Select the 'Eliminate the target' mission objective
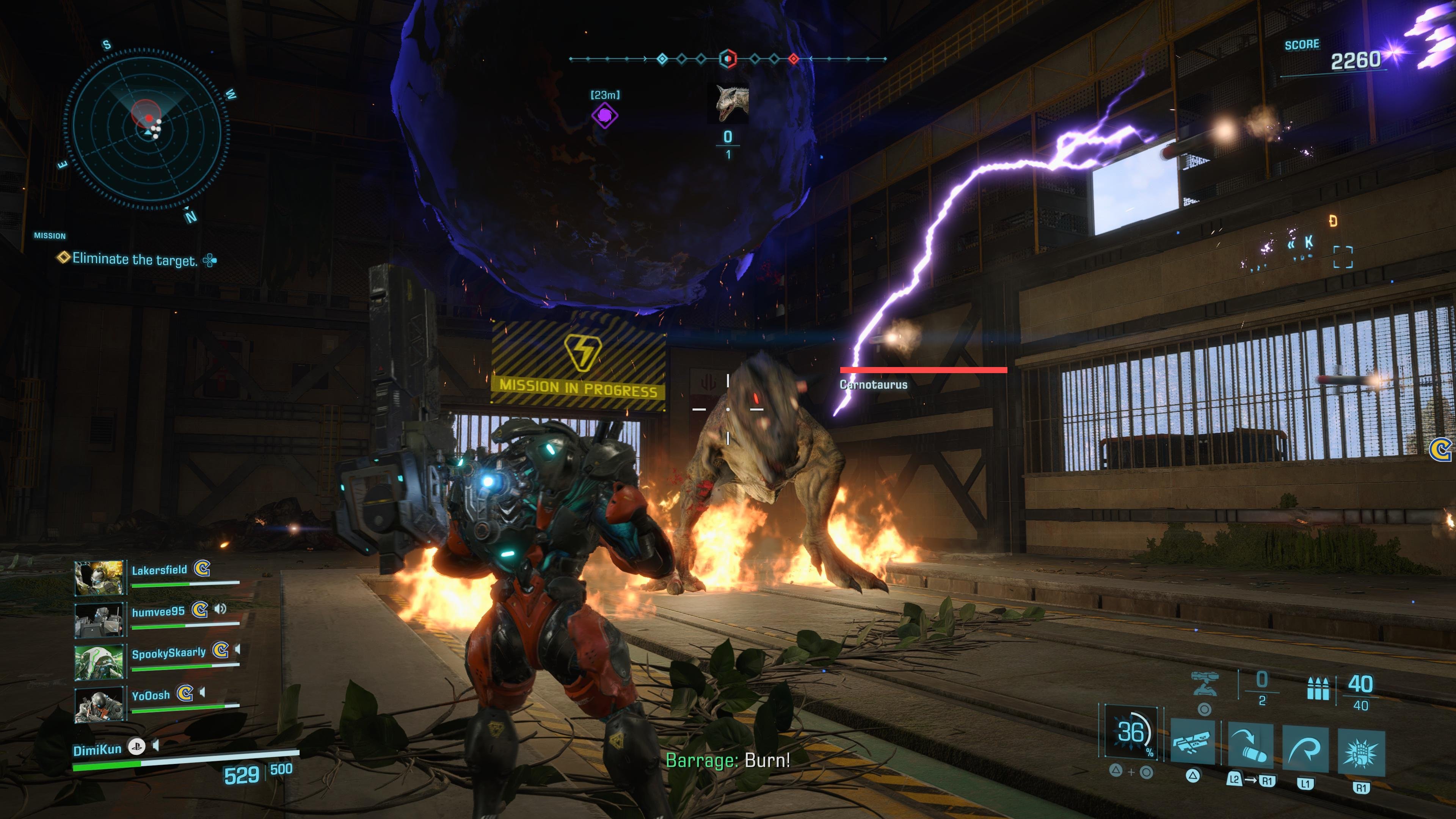Screen dimensions: 1456x819 point(135,259)
